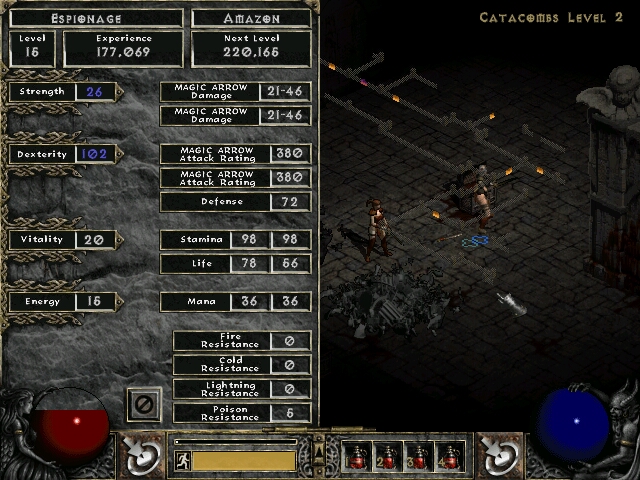Consume the potion in belt slot 4
Image resolution: width=640 pixels, height=480 pixels.
[449, 457]
